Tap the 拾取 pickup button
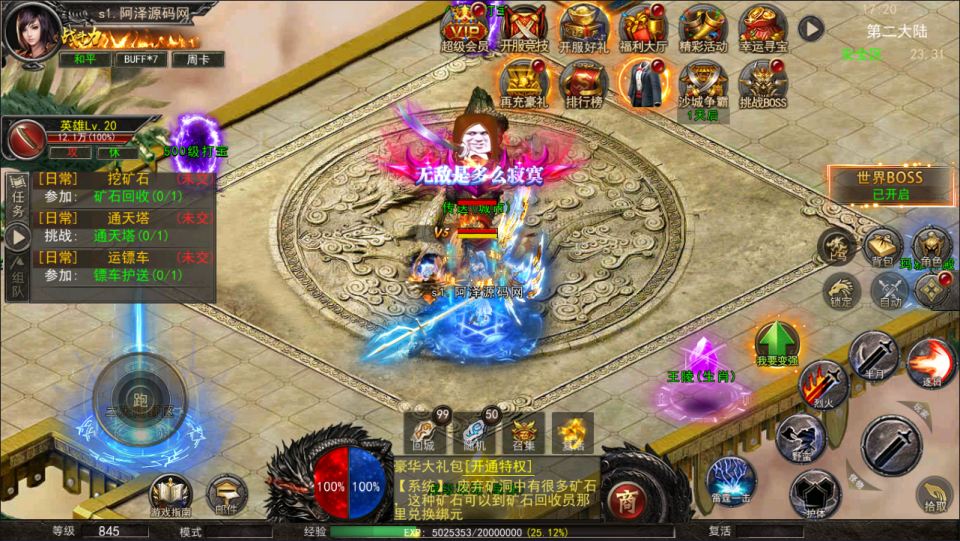The height and width of the screenshot is (541, 960). coord(934,495)
